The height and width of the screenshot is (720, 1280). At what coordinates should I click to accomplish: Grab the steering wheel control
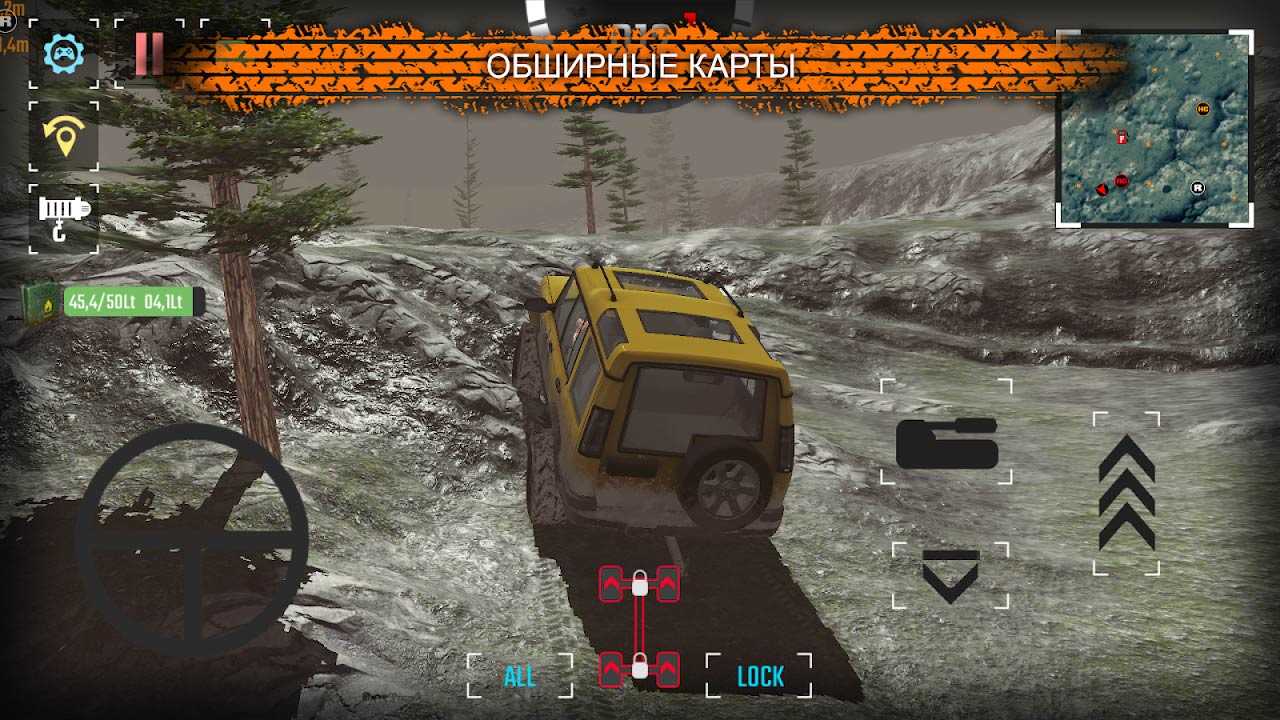pyautogui.click(x=191, y=541)
